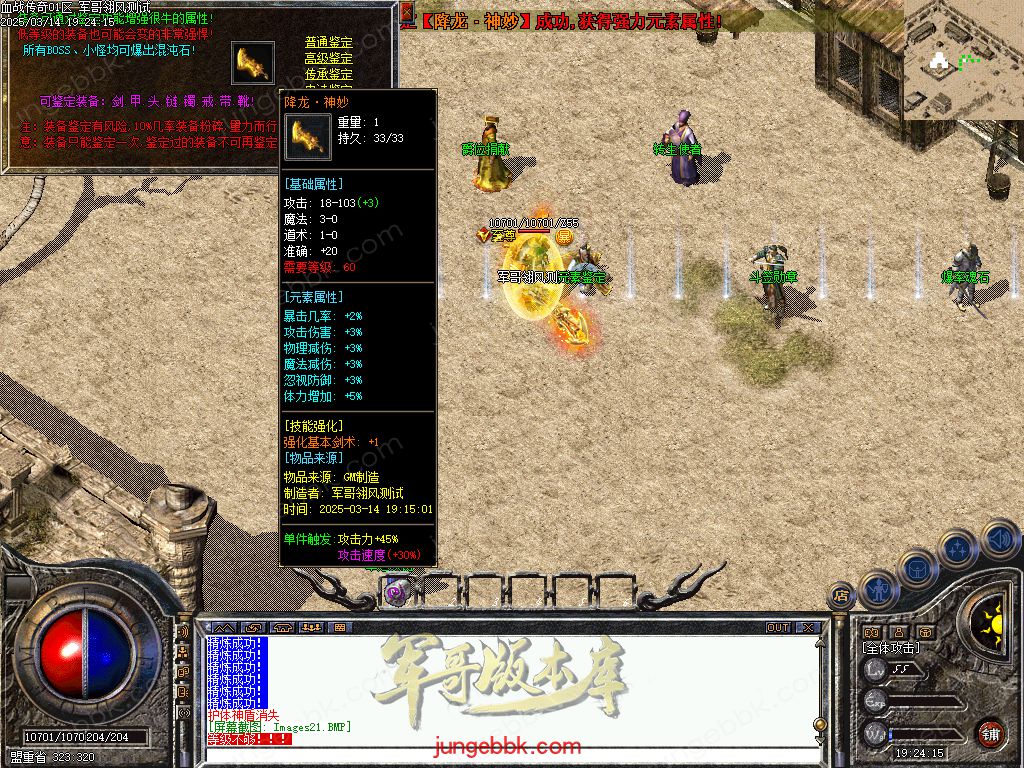Open the character equipment panel icon
The image size is (1024, 768).
(x=877, y=590)
